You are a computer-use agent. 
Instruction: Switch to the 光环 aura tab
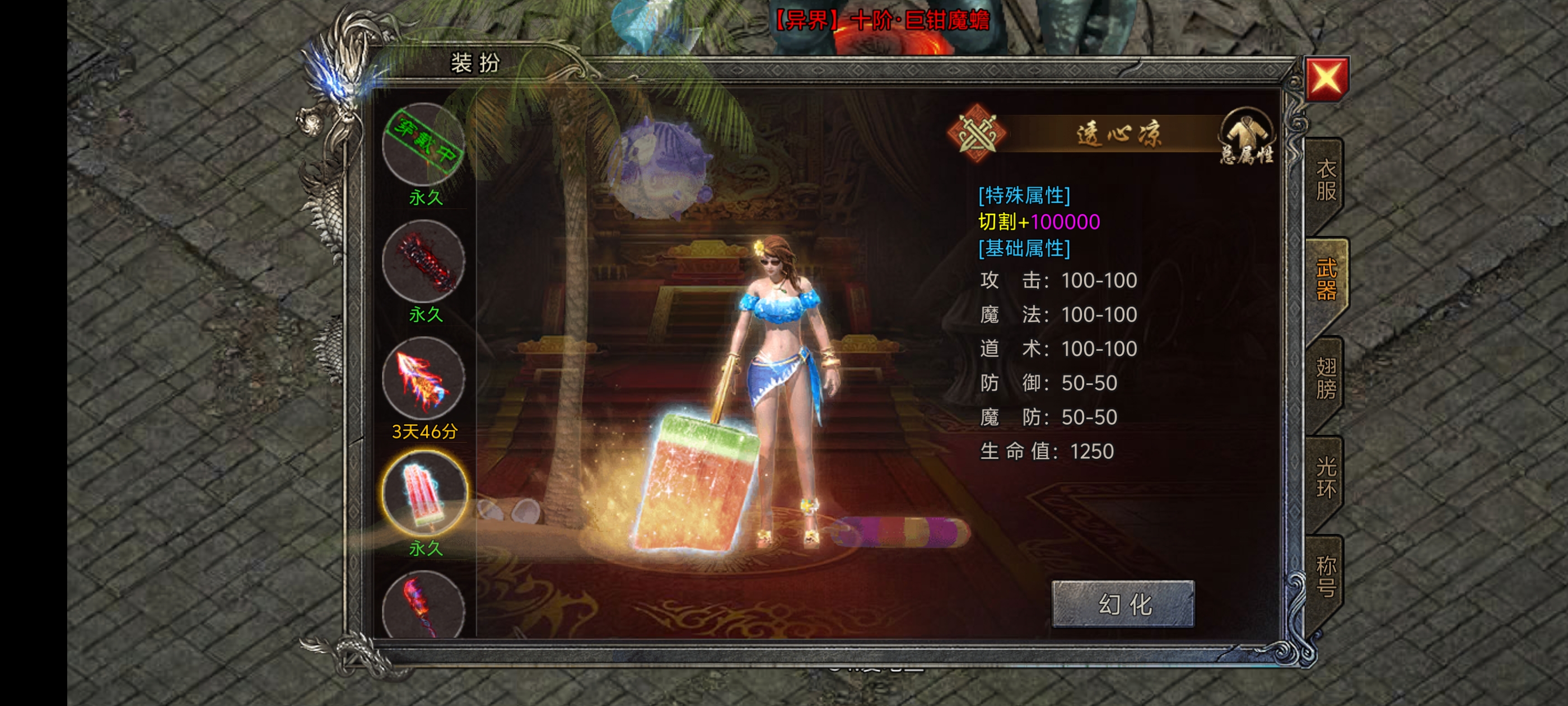coord(1325,477)
